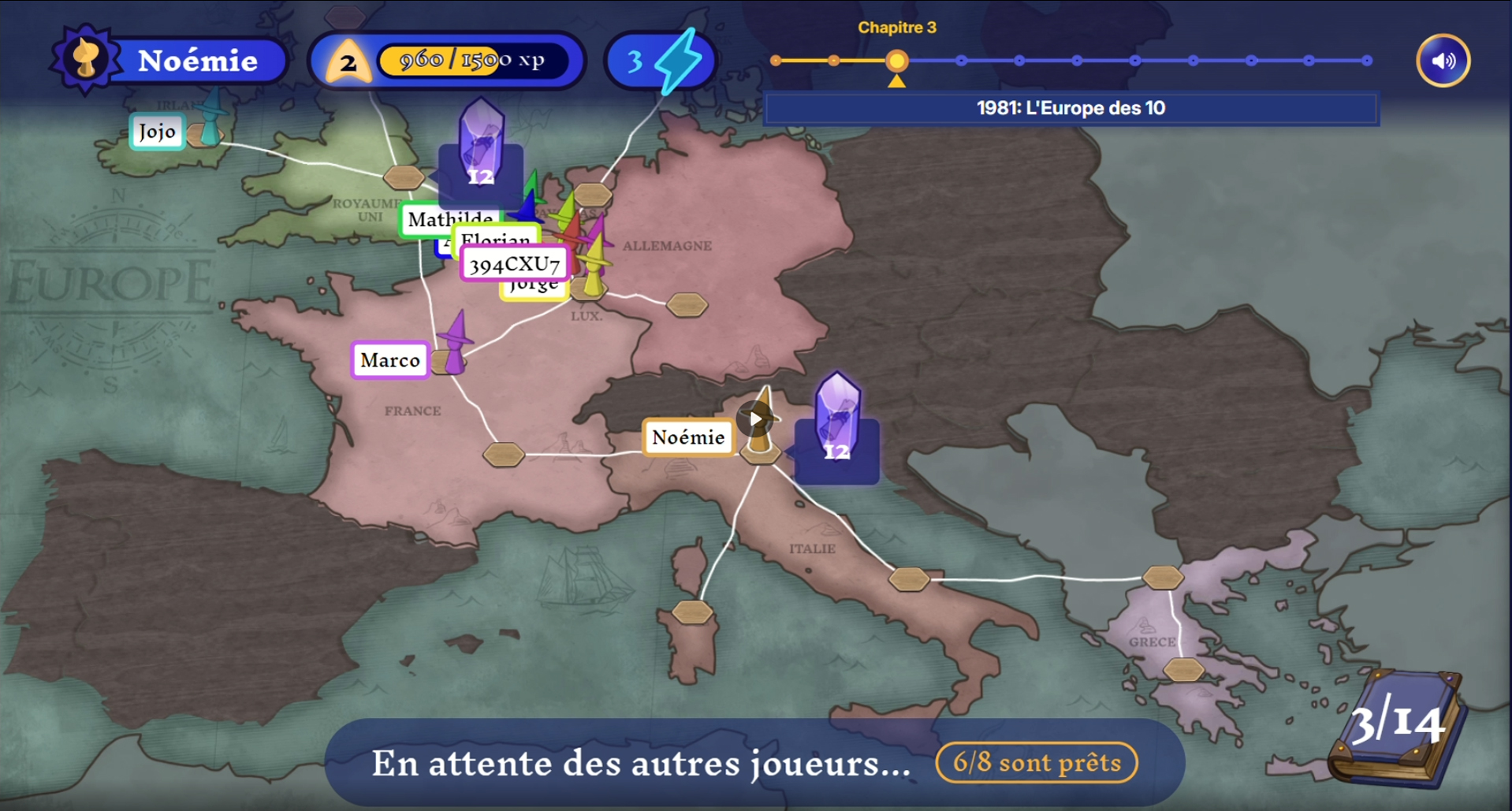The image size is (1512, 811).
Task: Choose the hexagon node on Sardinia
Action: [692, 612]
